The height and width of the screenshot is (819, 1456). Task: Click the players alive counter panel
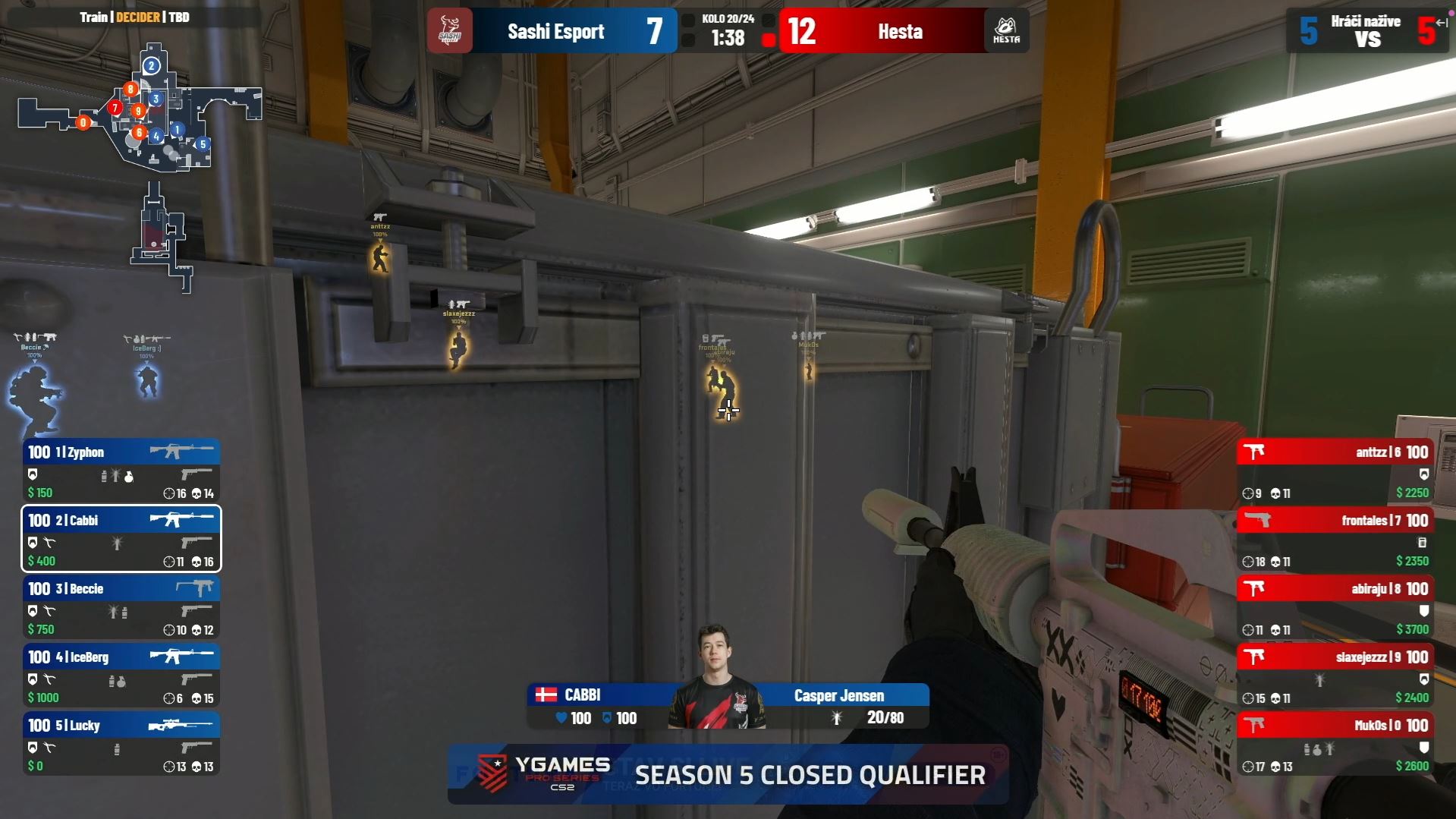tap(1367, 31)
